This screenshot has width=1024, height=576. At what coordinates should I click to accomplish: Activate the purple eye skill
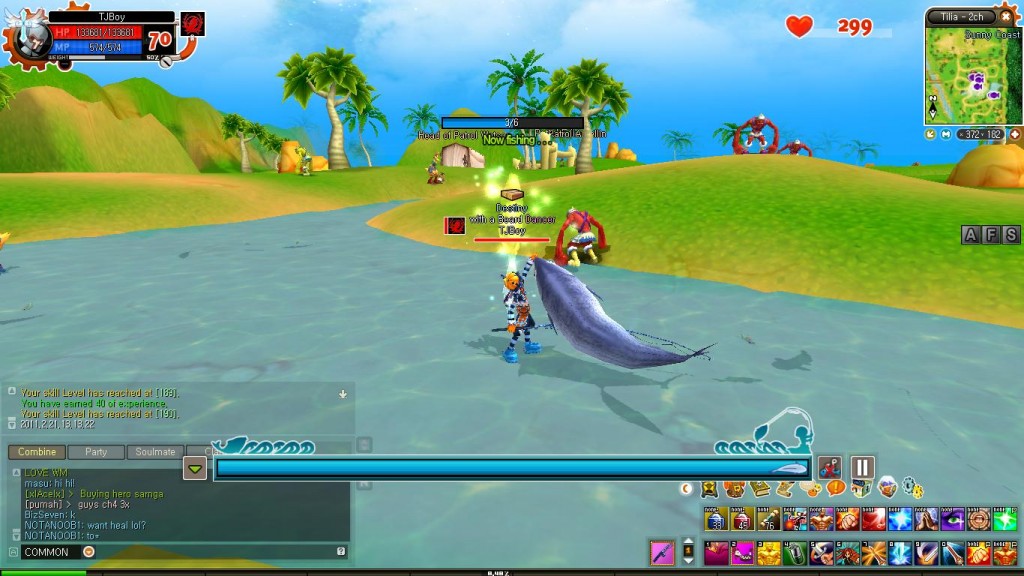pos(954,520)
